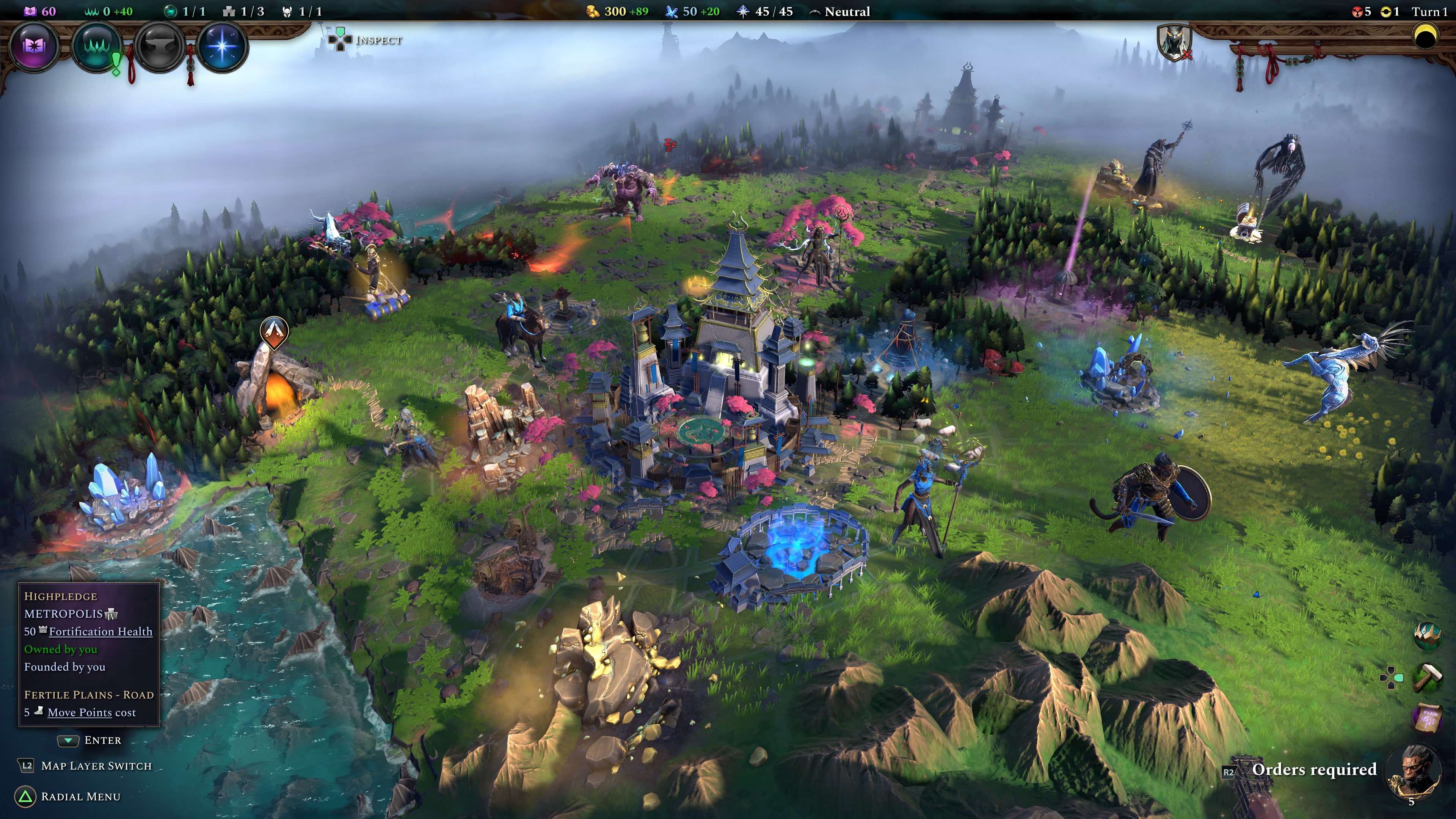Open the Move Points cost link
The height and width of the screenshot is (819, 1456).
[x=80, y=713]
